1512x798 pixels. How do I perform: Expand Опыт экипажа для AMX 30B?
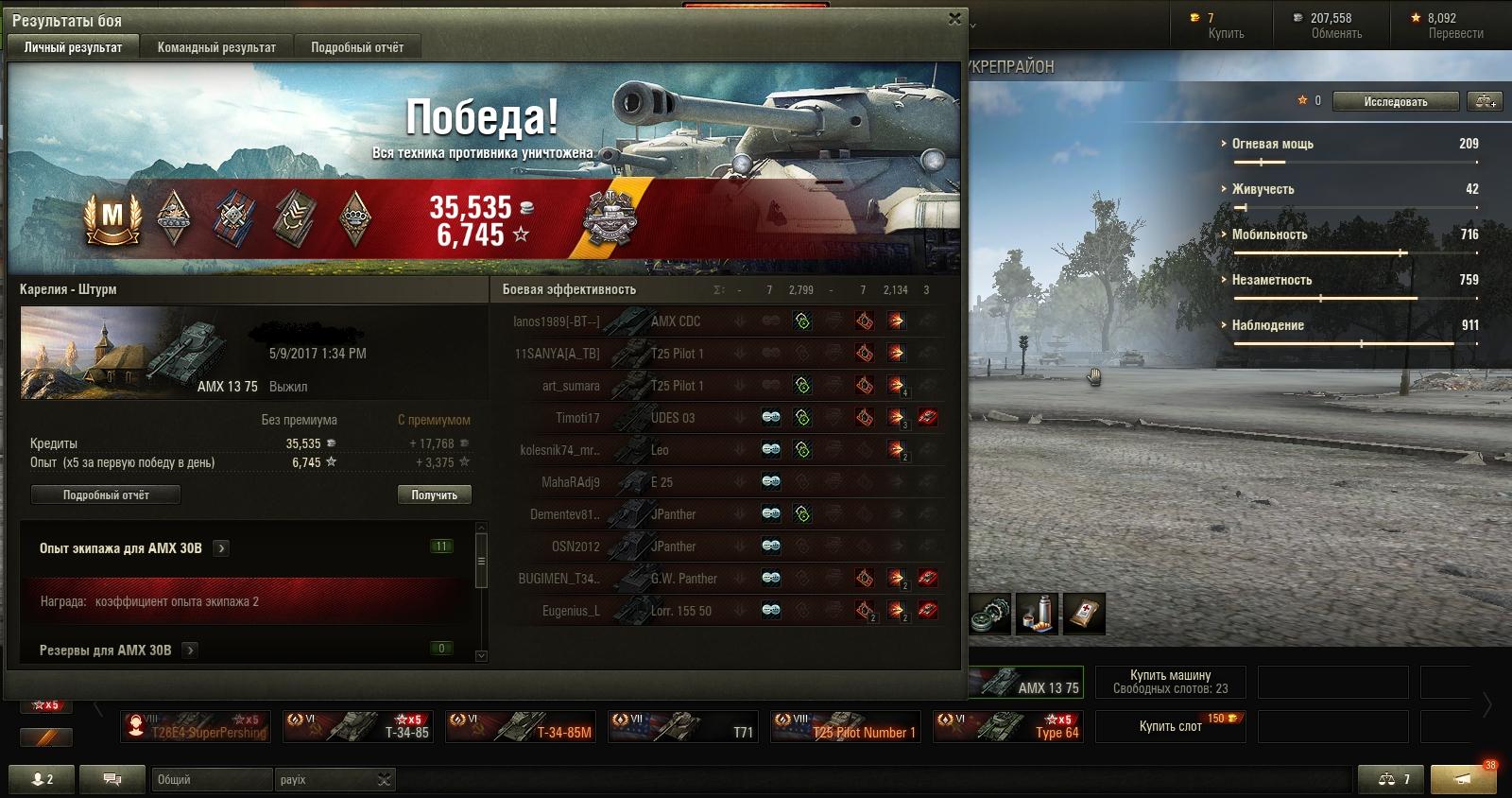[221, 548]
